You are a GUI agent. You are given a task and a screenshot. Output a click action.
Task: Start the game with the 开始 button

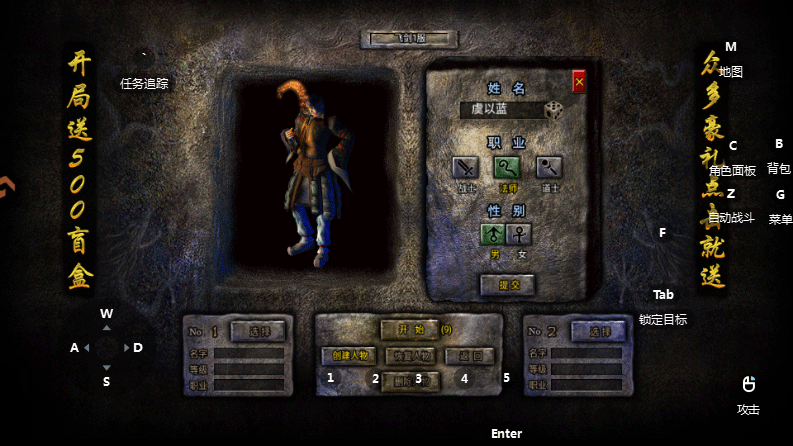click(x=408, y=329)
